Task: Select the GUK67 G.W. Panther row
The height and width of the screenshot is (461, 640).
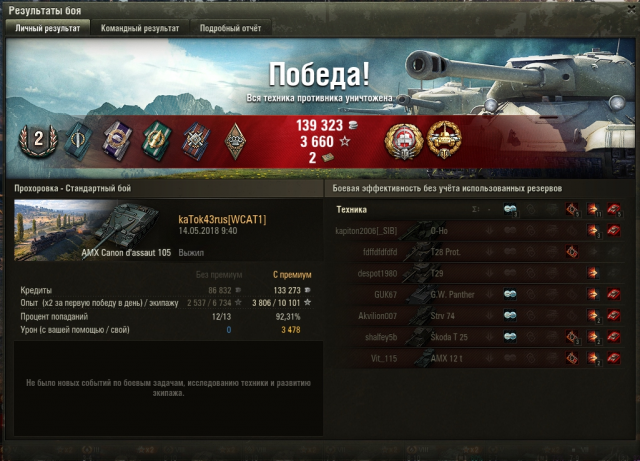Action: coord(482,294)
